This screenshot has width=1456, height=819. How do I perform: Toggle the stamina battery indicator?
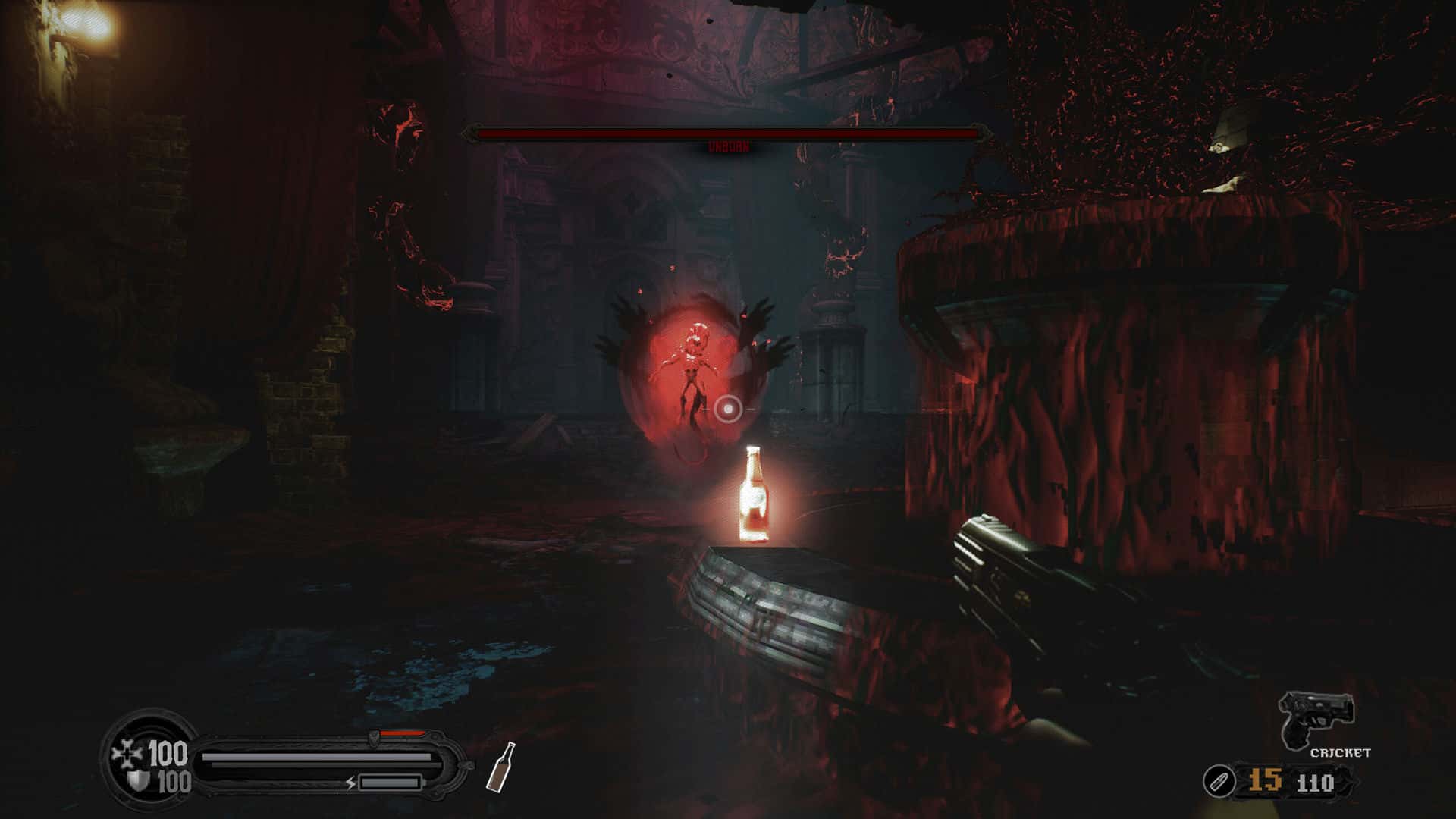tap(391, 783)
